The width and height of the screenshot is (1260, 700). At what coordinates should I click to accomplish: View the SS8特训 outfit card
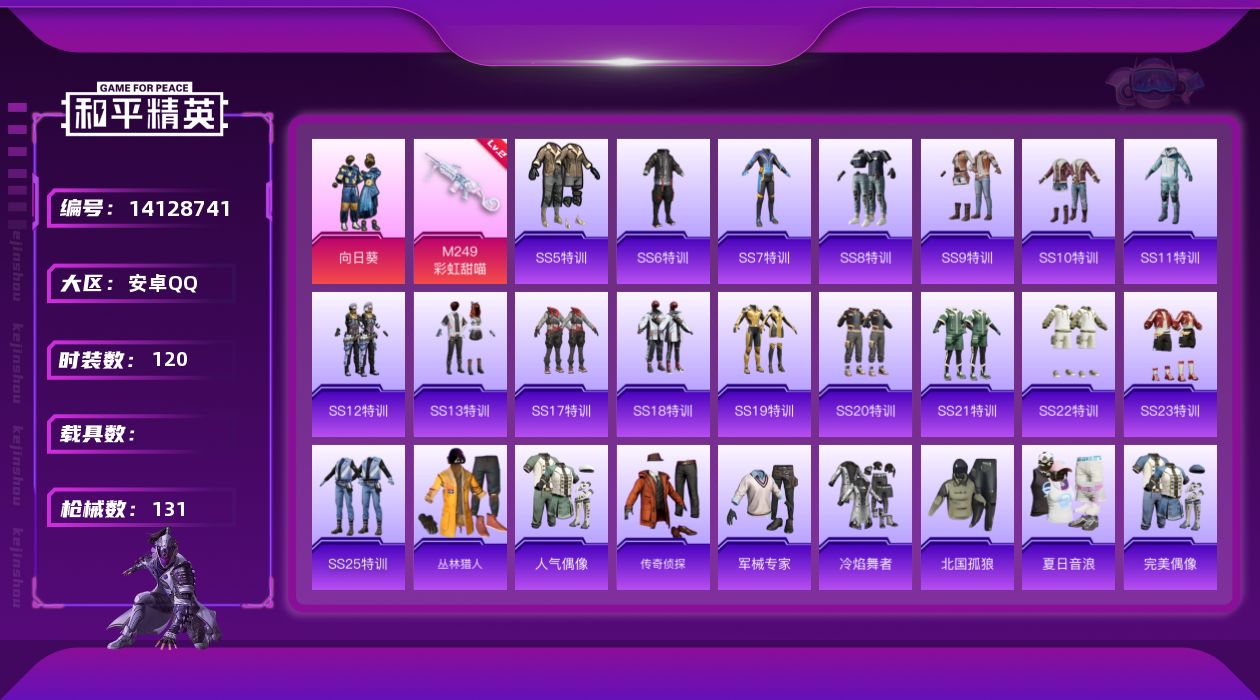865,211
